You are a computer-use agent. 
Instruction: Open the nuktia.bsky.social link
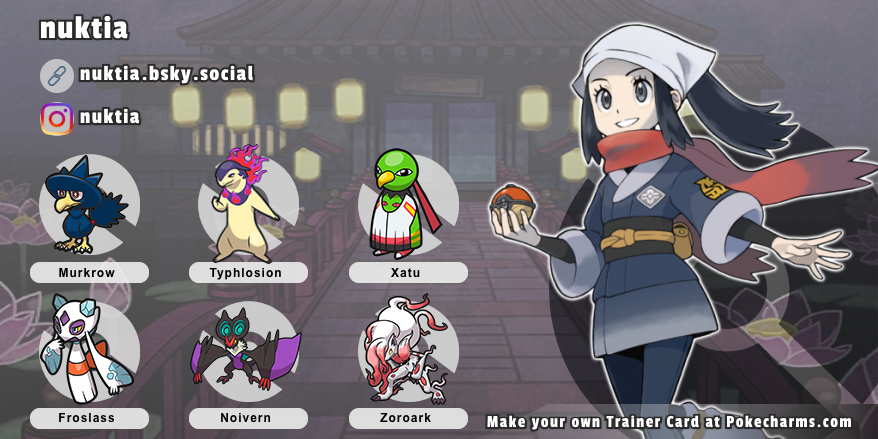pos(166,74)
